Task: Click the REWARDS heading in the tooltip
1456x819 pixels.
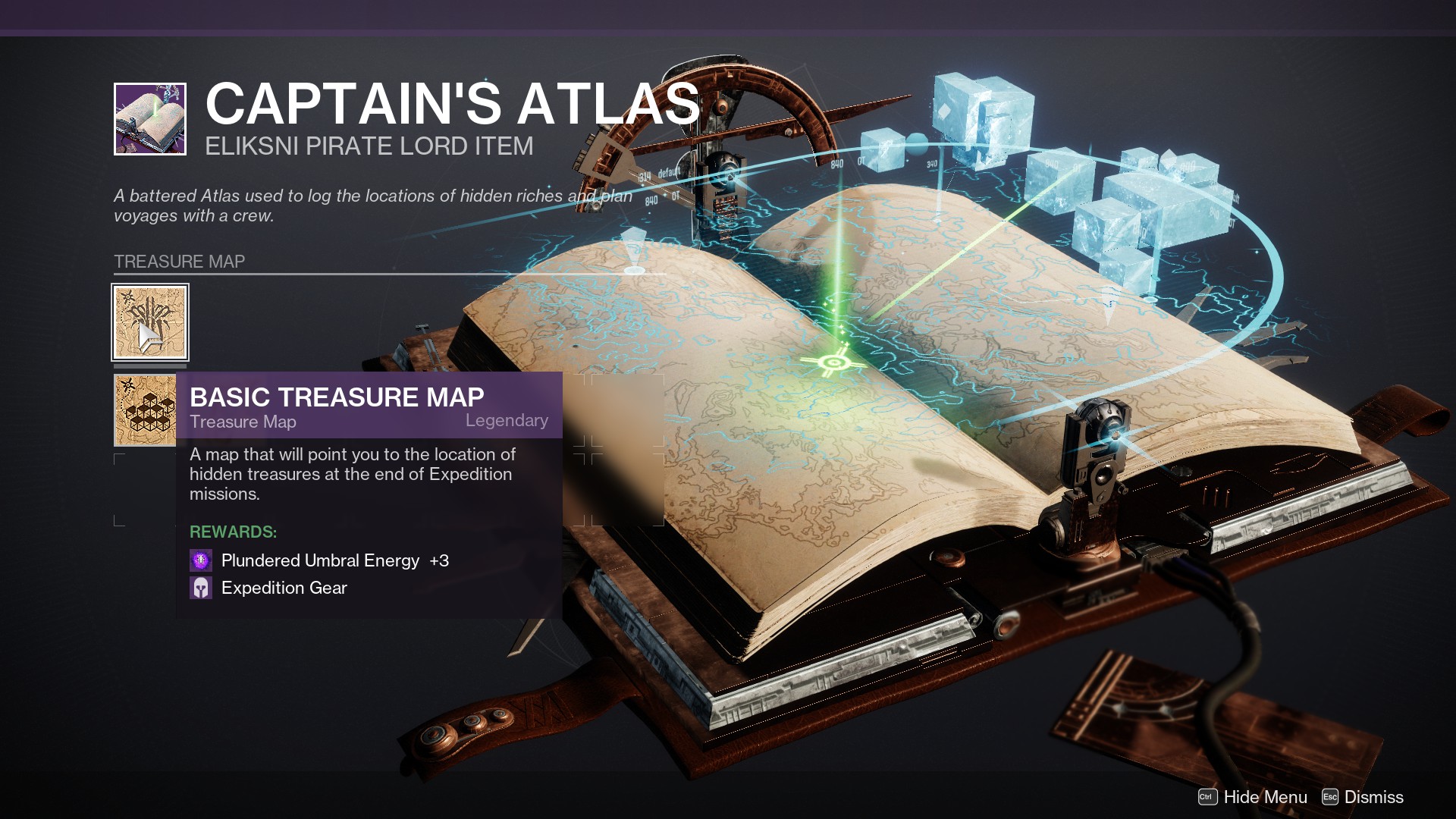Action: click(x=232, y=532)
